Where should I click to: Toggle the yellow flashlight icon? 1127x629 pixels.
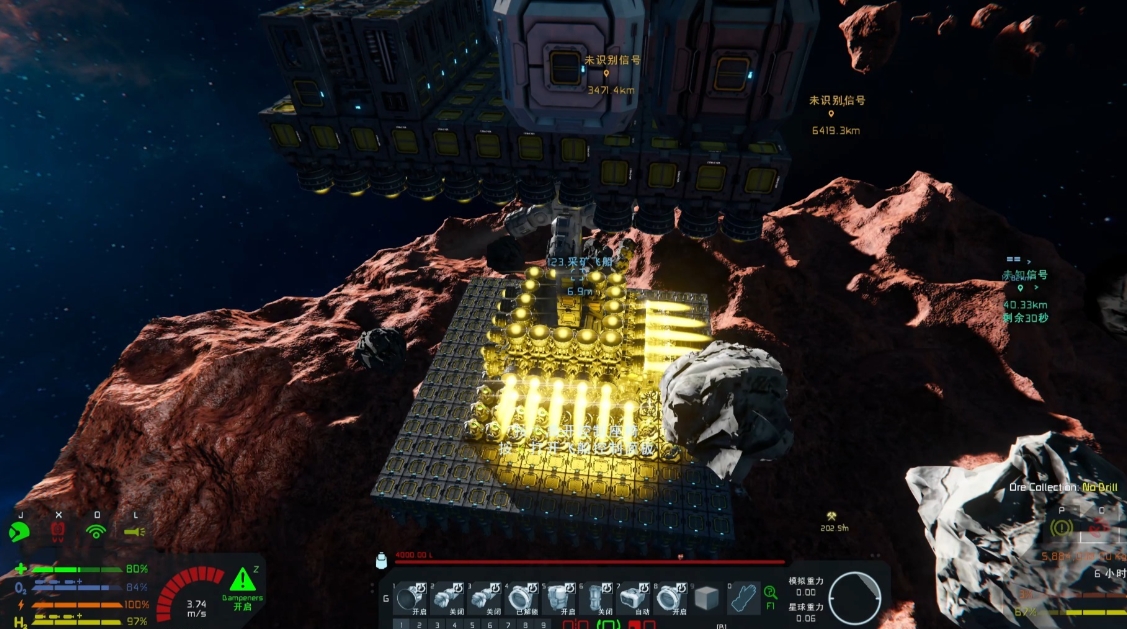pos(133,531)
